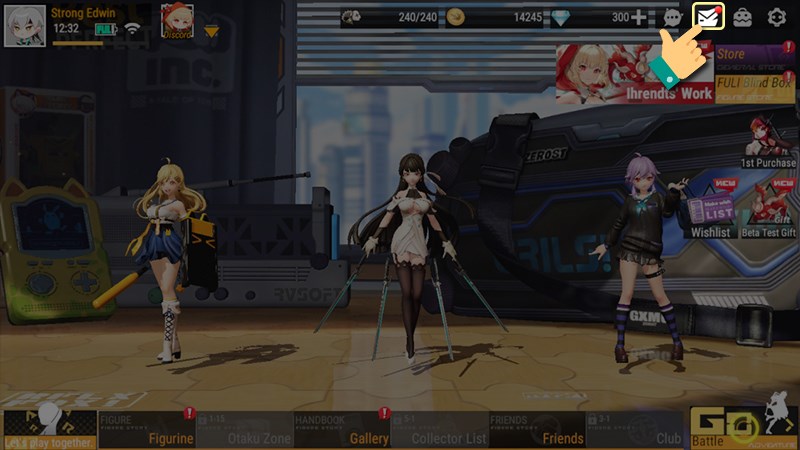This screenshot has height=450, width=800.
Task: Expand the orange dropdown arrow
Action: coord(211,32)
